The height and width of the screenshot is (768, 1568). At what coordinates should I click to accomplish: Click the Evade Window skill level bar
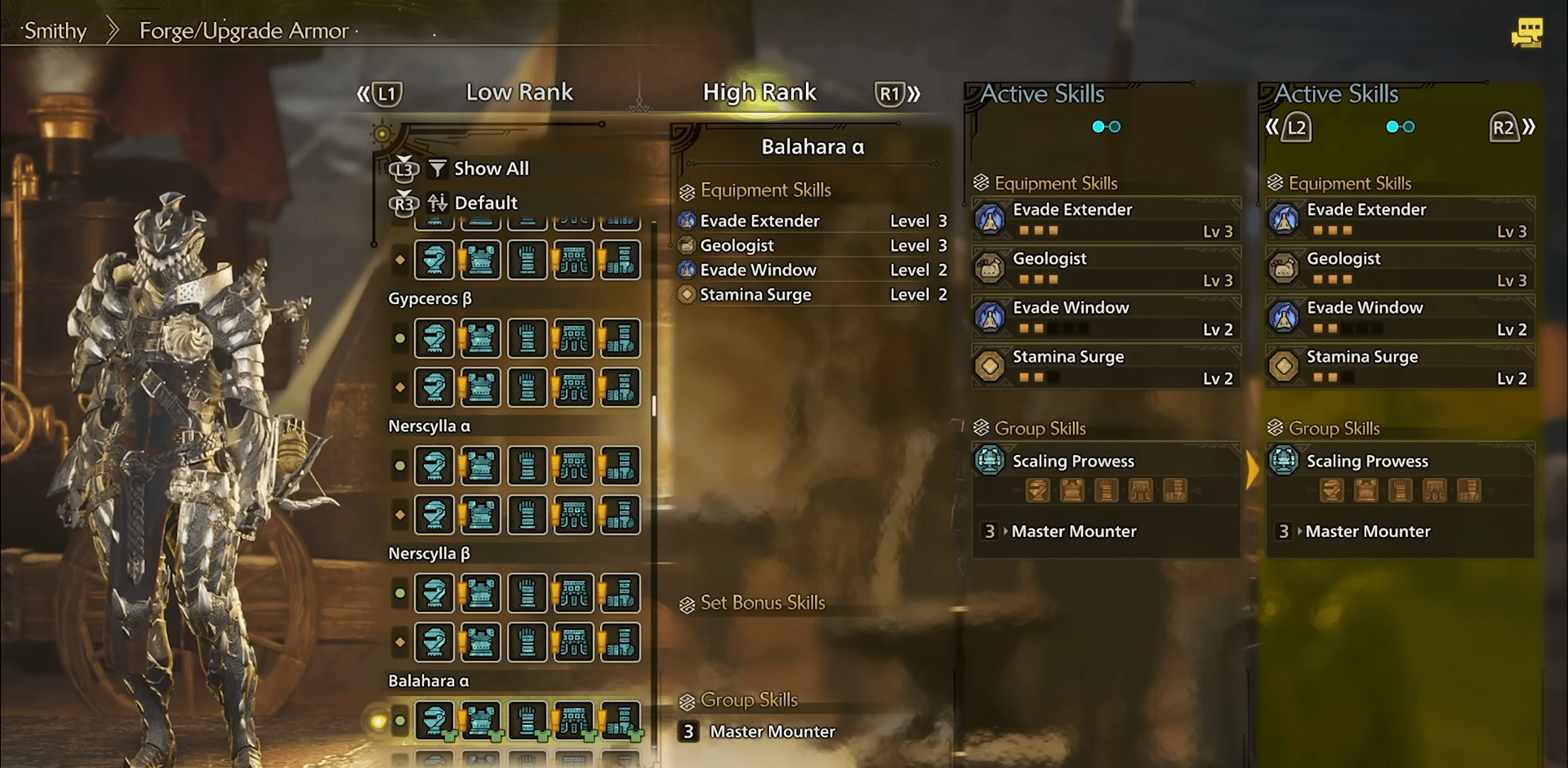click(1053, 328)
